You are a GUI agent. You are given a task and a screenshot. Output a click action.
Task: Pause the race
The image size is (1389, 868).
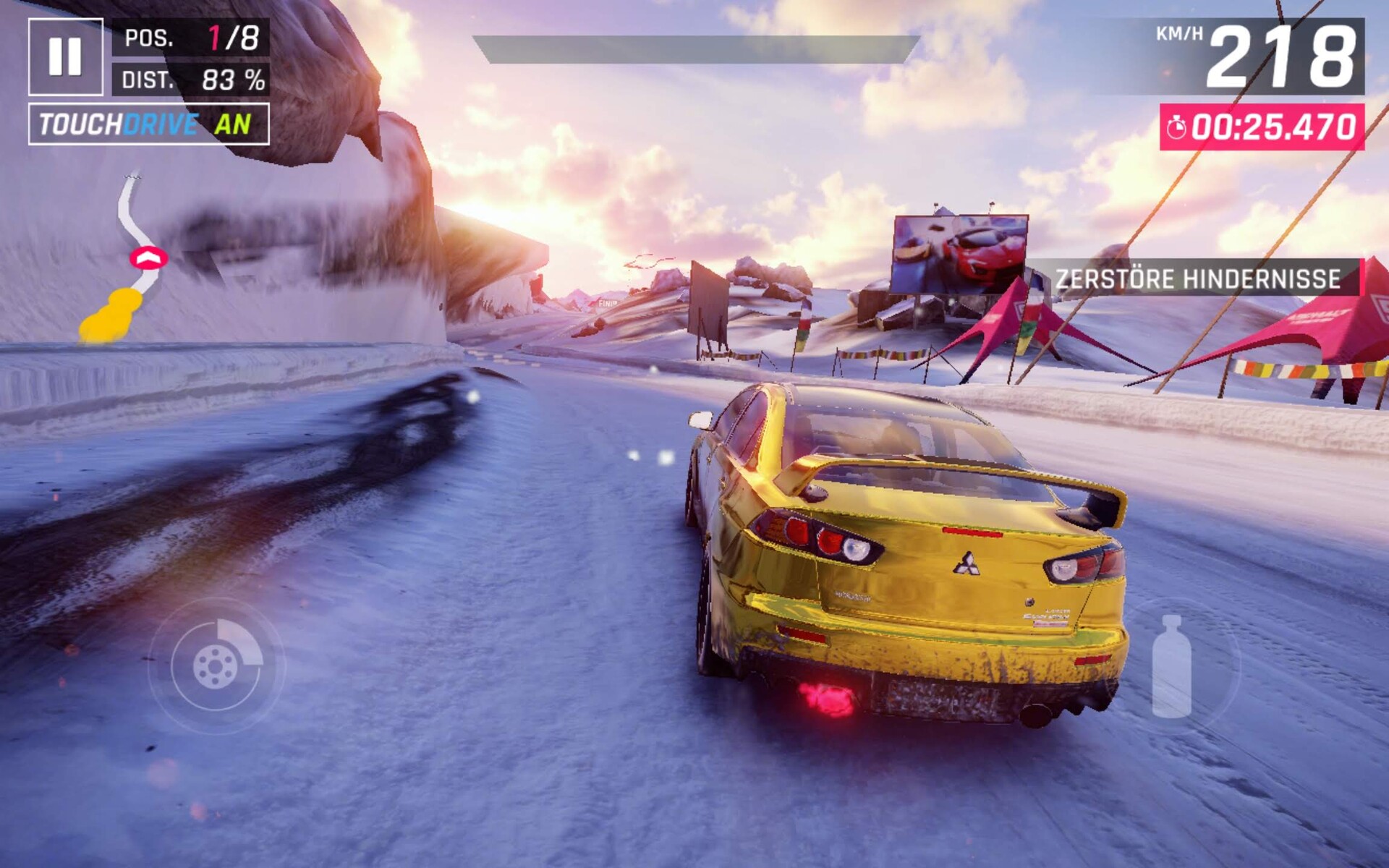point(65,56)
